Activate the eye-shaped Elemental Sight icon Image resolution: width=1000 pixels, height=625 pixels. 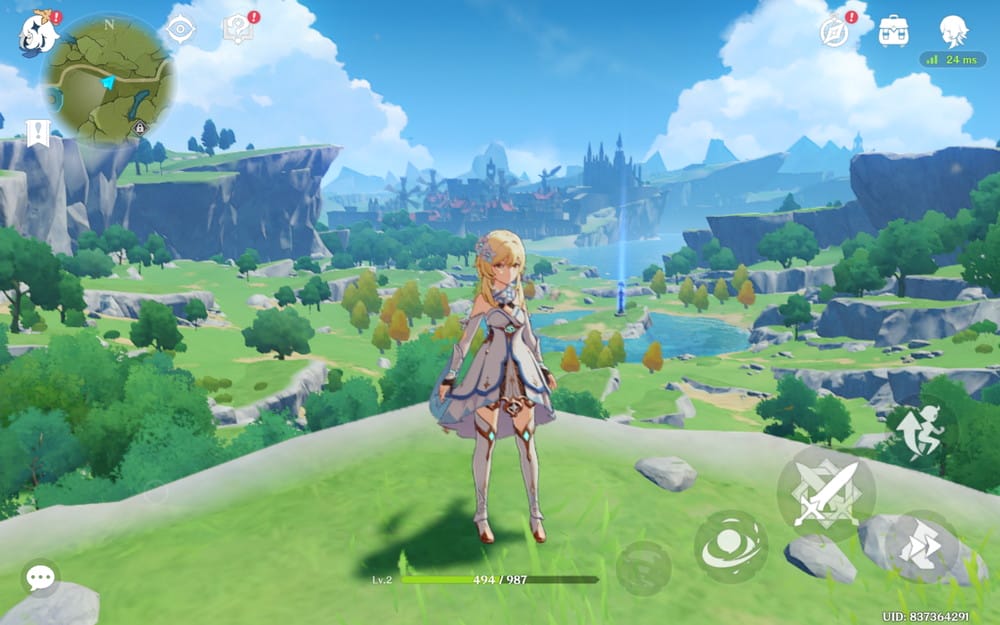[180, 29]
